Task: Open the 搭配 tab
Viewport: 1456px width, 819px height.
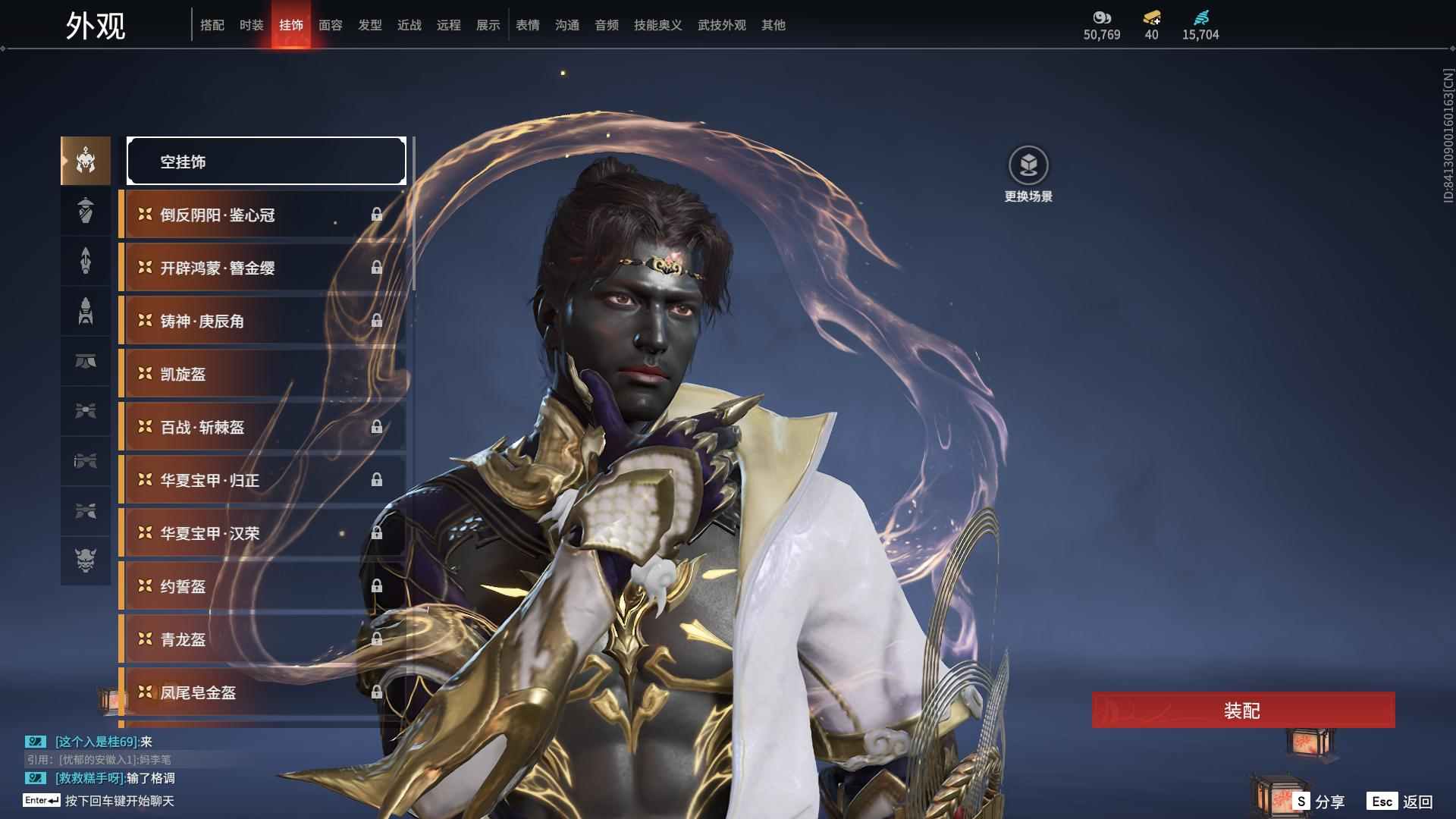Action: click(x=212, y=25)
